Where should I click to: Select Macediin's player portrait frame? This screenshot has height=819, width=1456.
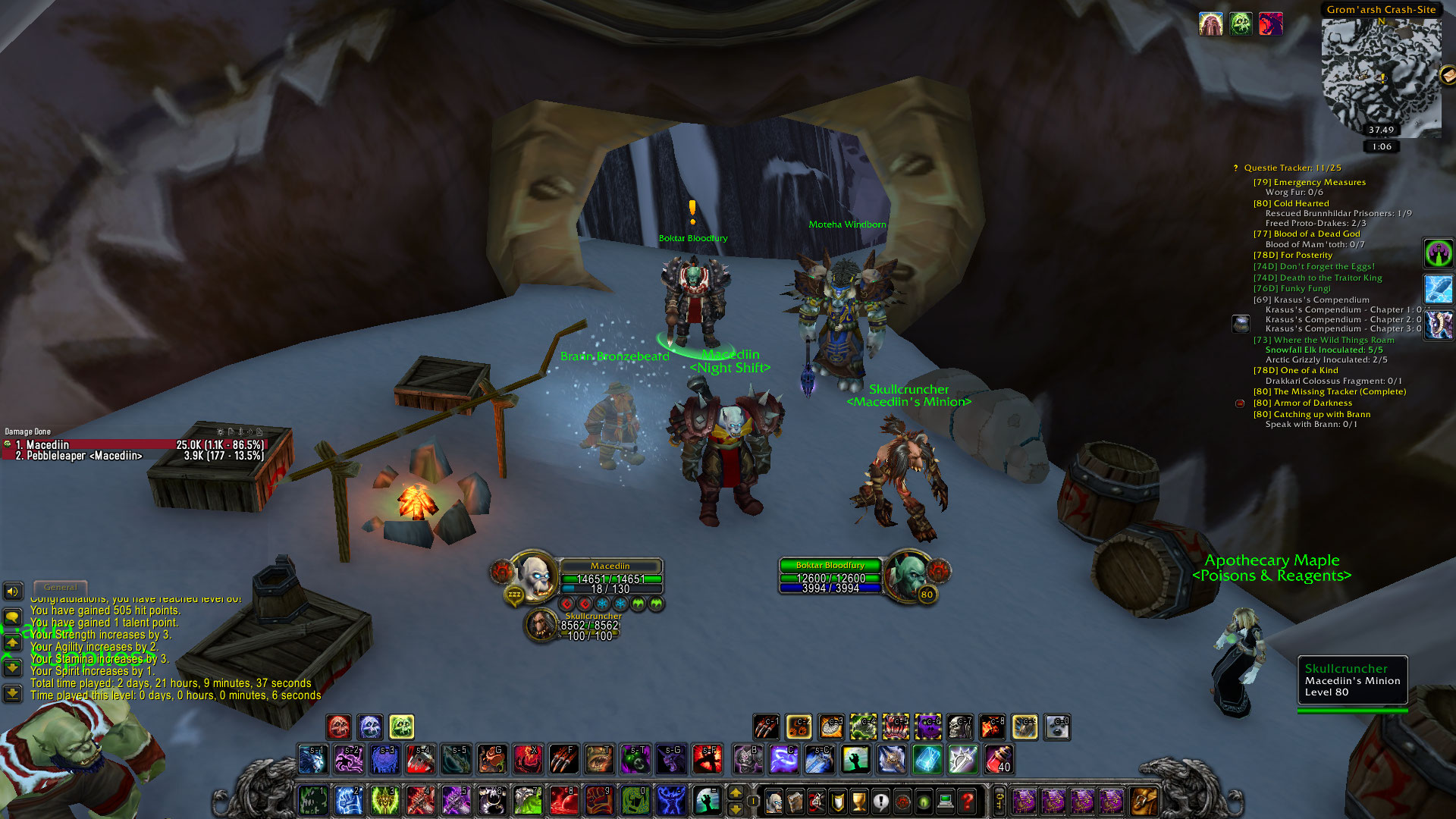click(x=535, y=576)
